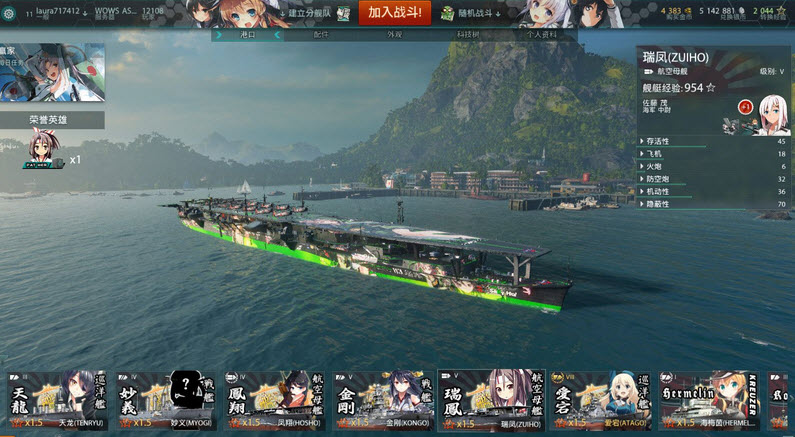The image size is (795, 437).
Task: Select the Myogi ship card
Action: (x=165, y=401)
